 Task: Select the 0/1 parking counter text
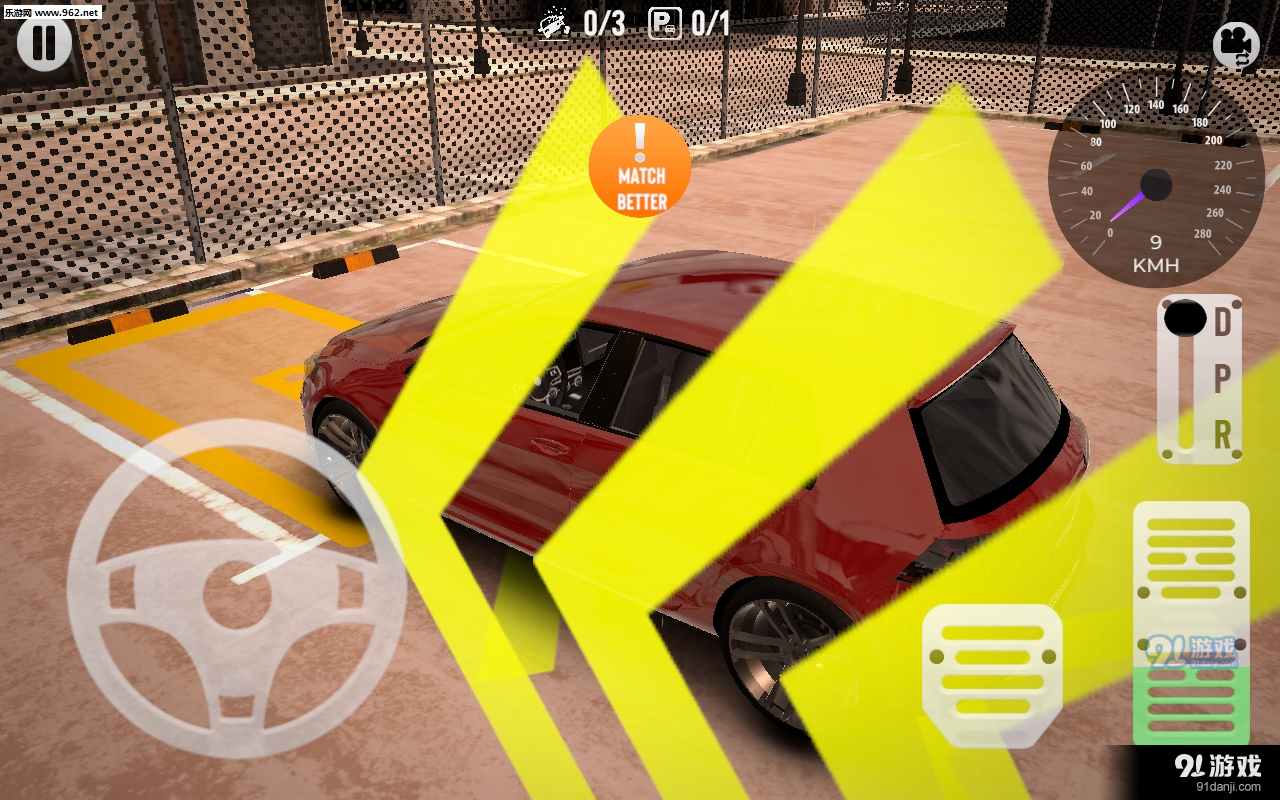tap(710, 25)
